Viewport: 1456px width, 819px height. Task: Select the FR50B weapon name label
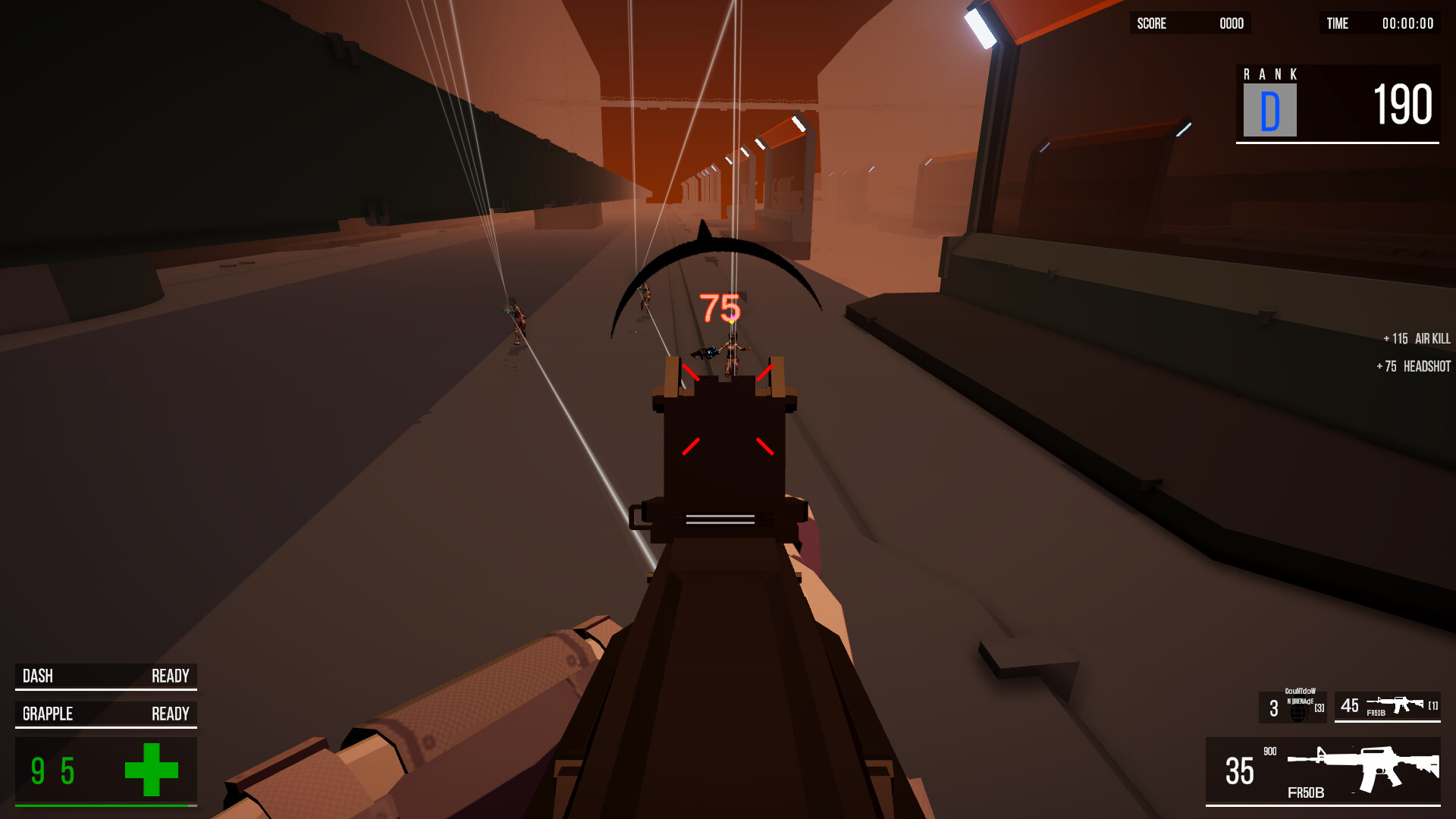[1306, 792]
